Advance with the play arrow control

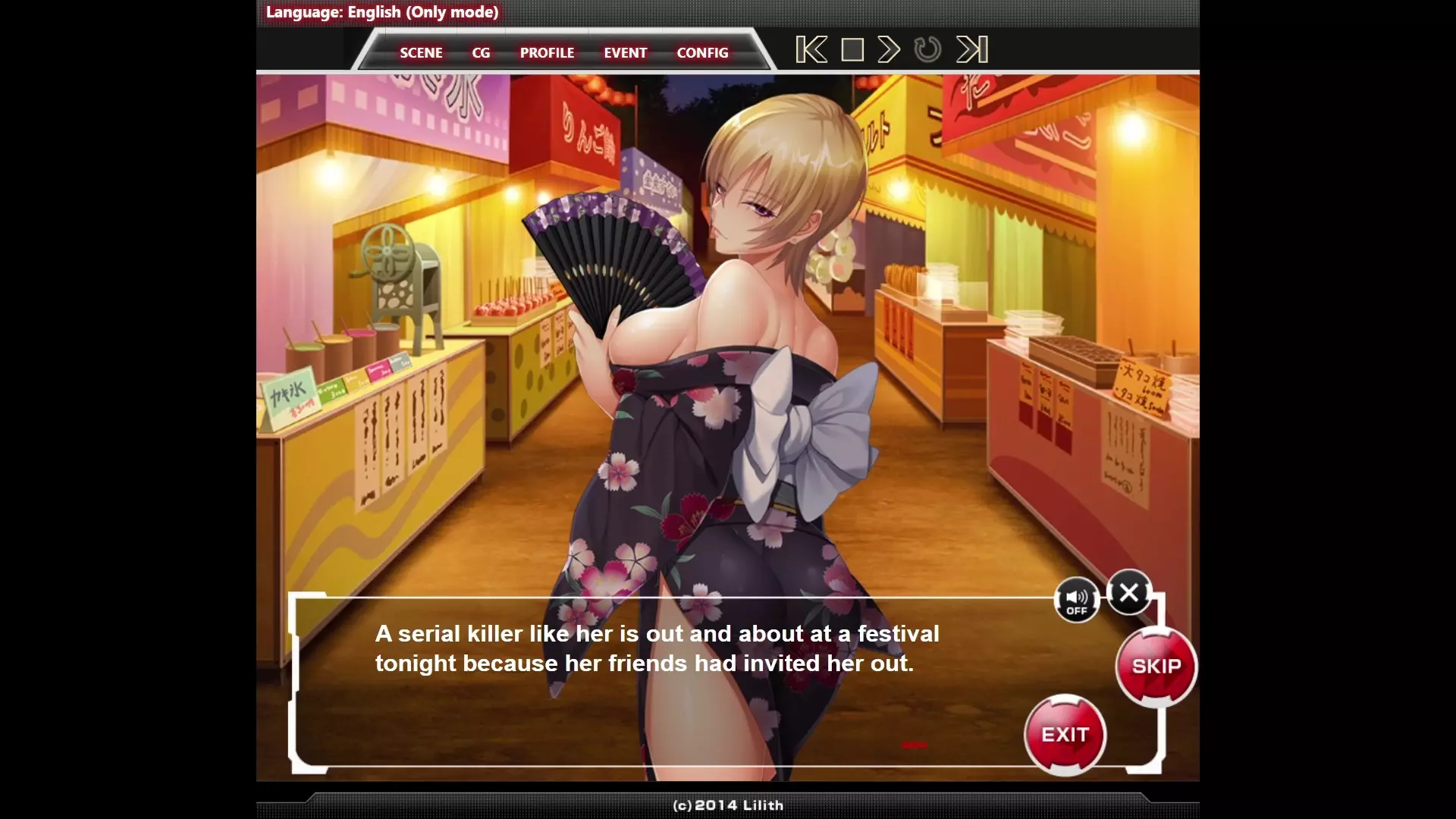click(889, 50)
